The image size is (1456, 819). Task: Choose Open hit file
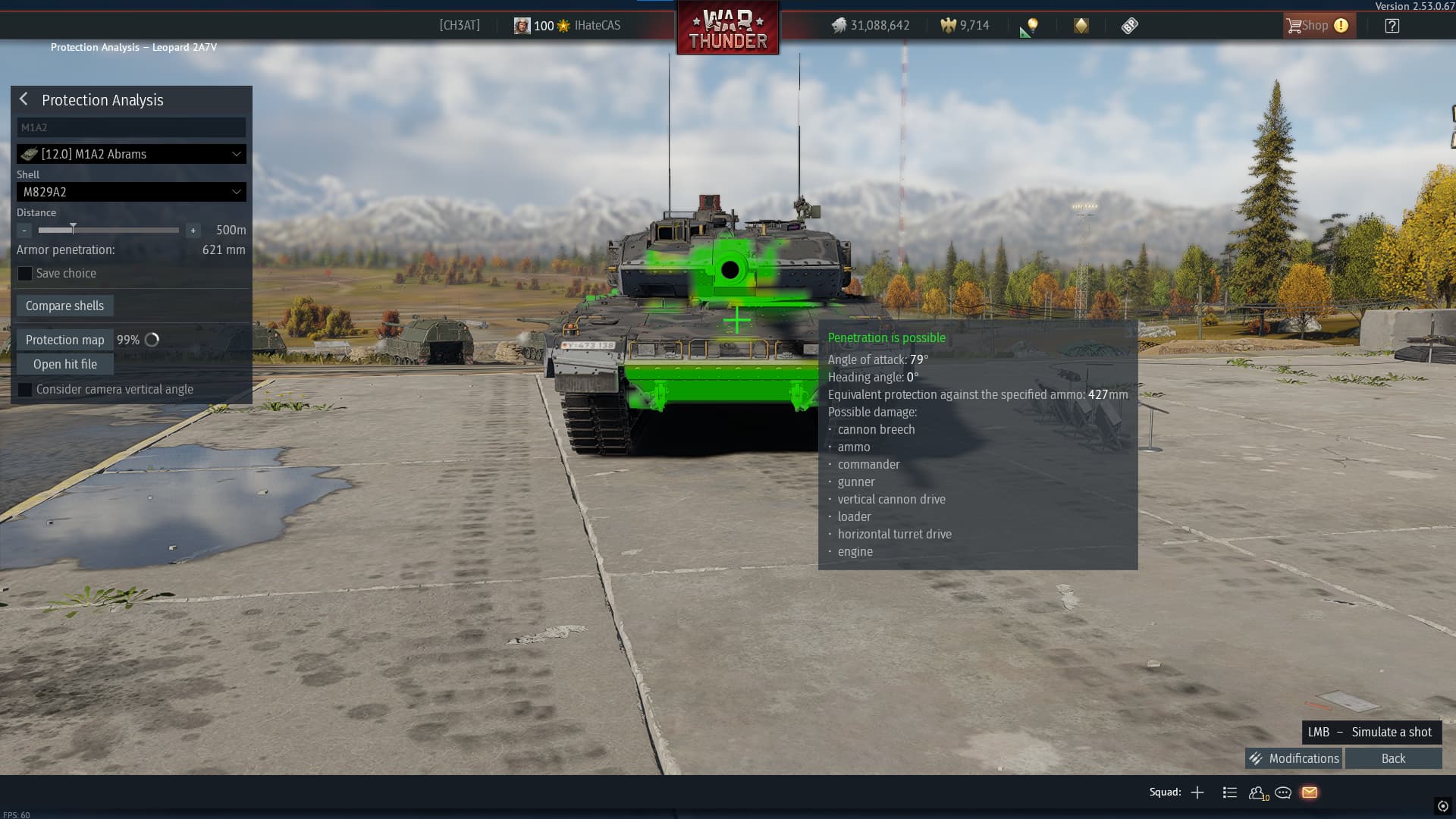coord(64,364)
